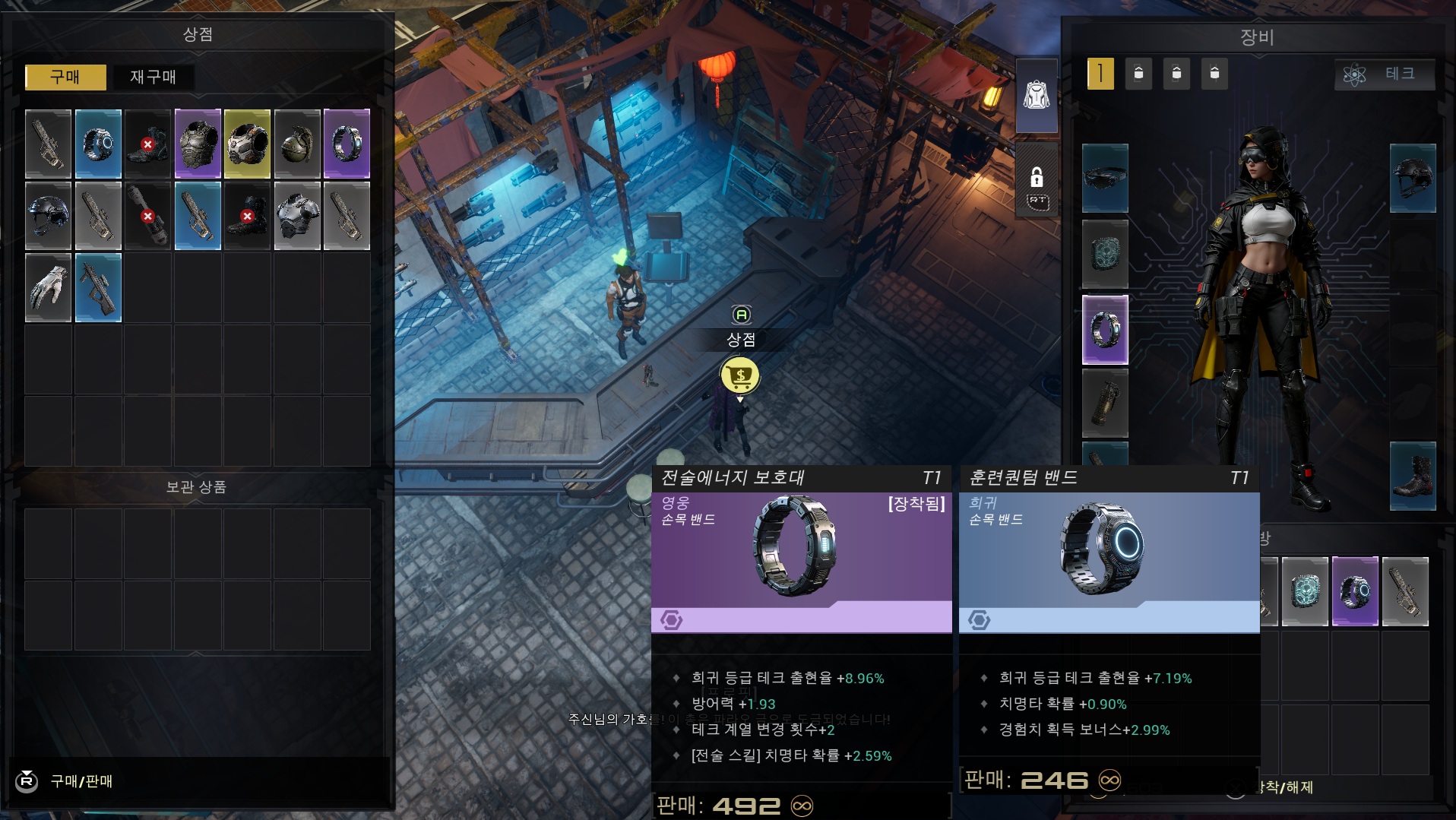The width and height of the screenshot is (1456, 820).
Task: Open the 테크 tech panel
Action: pyautogui.click(x=1384, y=74)
